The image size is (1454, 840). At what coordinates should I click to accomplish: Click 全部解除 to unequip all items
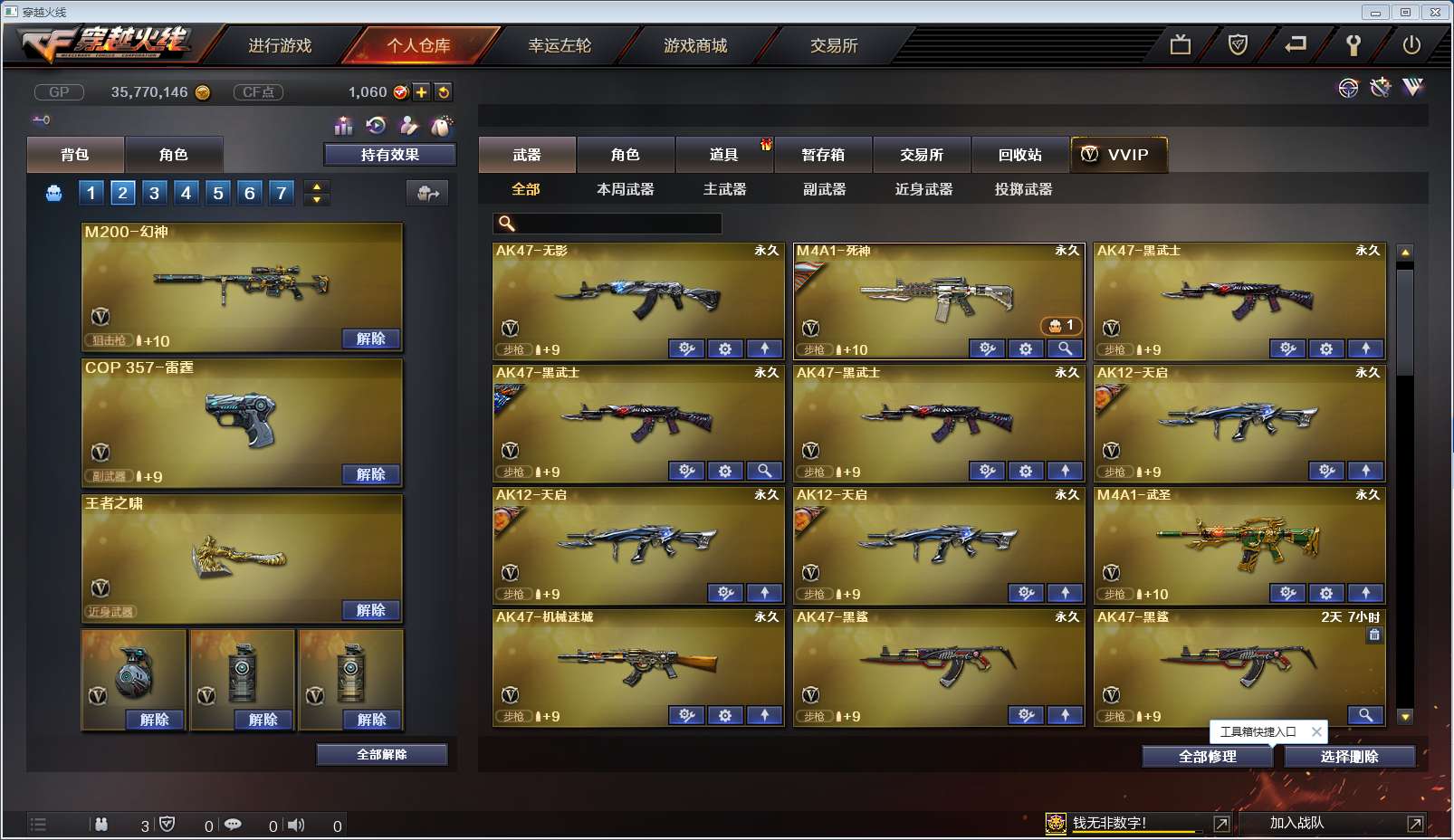tap(381, 753)
